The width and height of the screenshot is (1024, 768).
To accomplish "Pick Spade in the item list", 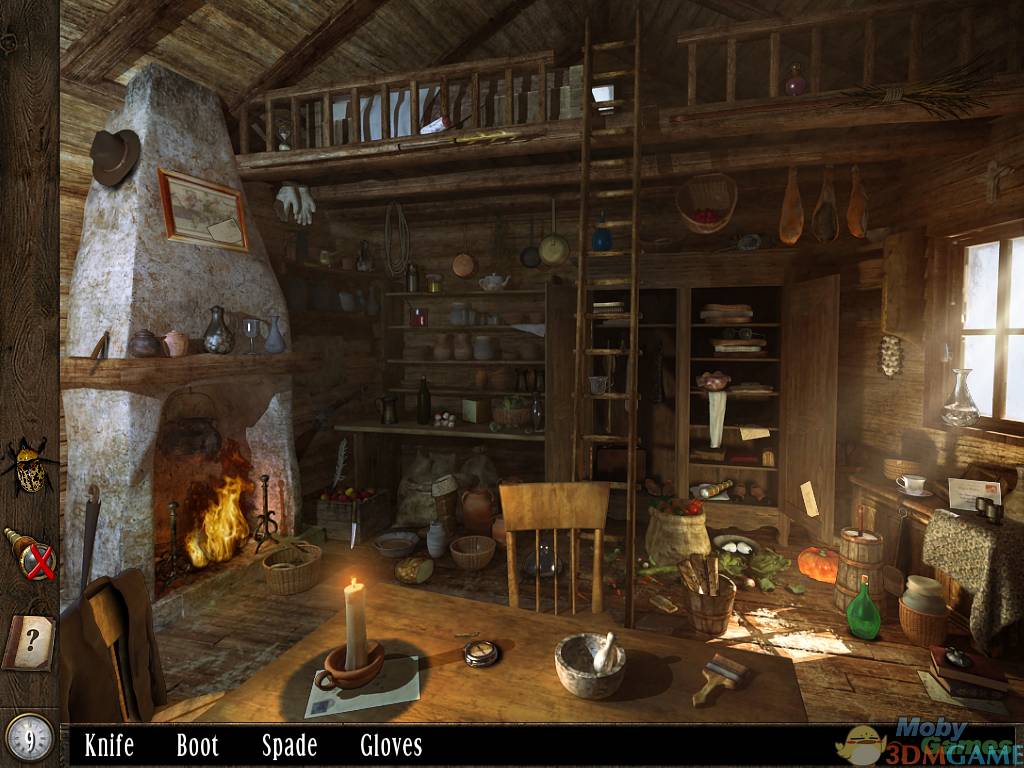I will point(289,745).
